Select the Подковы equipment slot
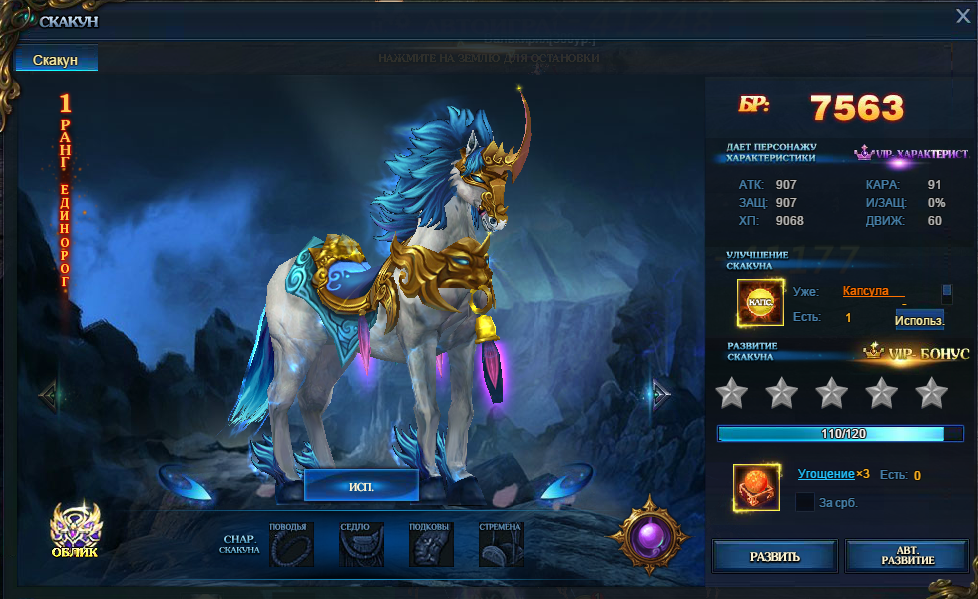Screen dimensions: 978x599 431,546
